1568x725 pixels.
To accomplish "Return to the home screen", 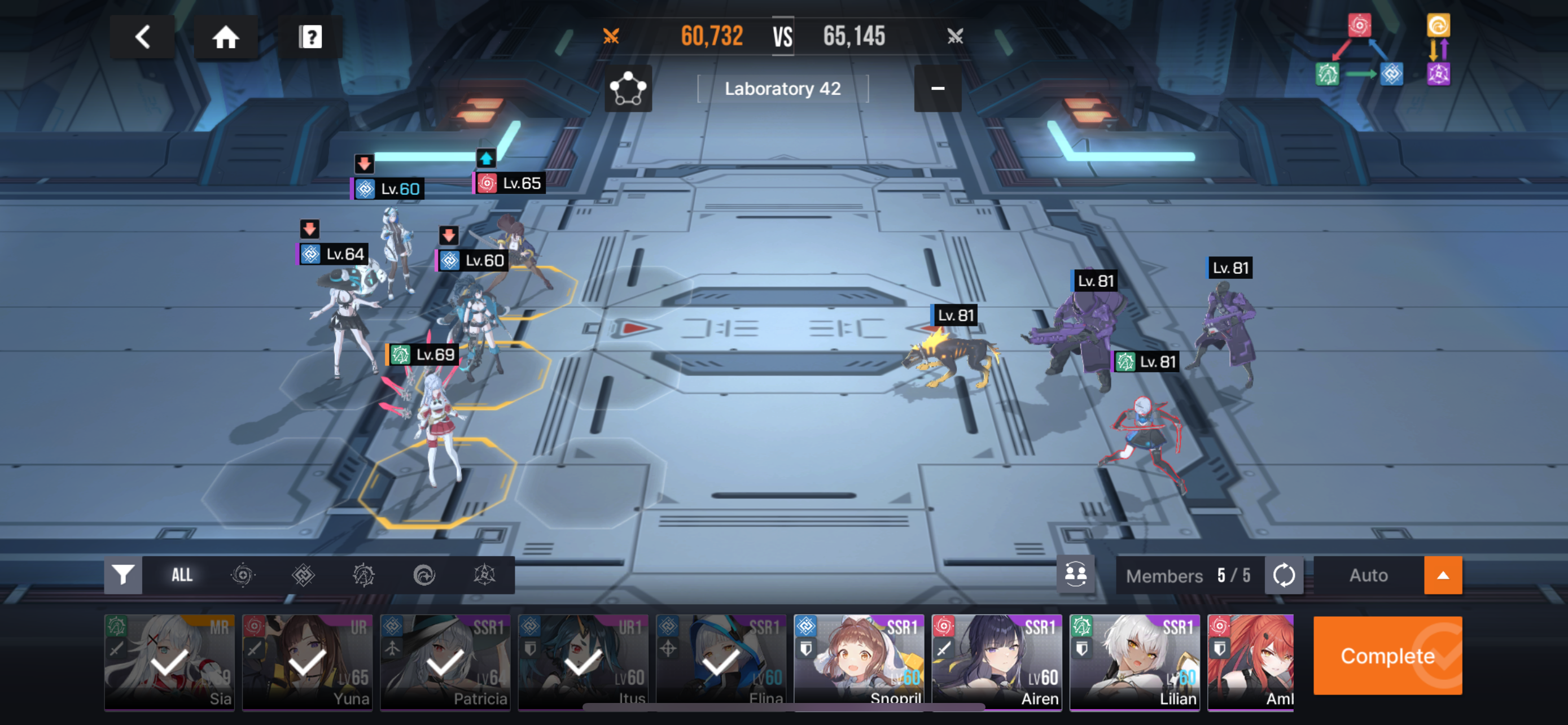I will tap(225, 37).
